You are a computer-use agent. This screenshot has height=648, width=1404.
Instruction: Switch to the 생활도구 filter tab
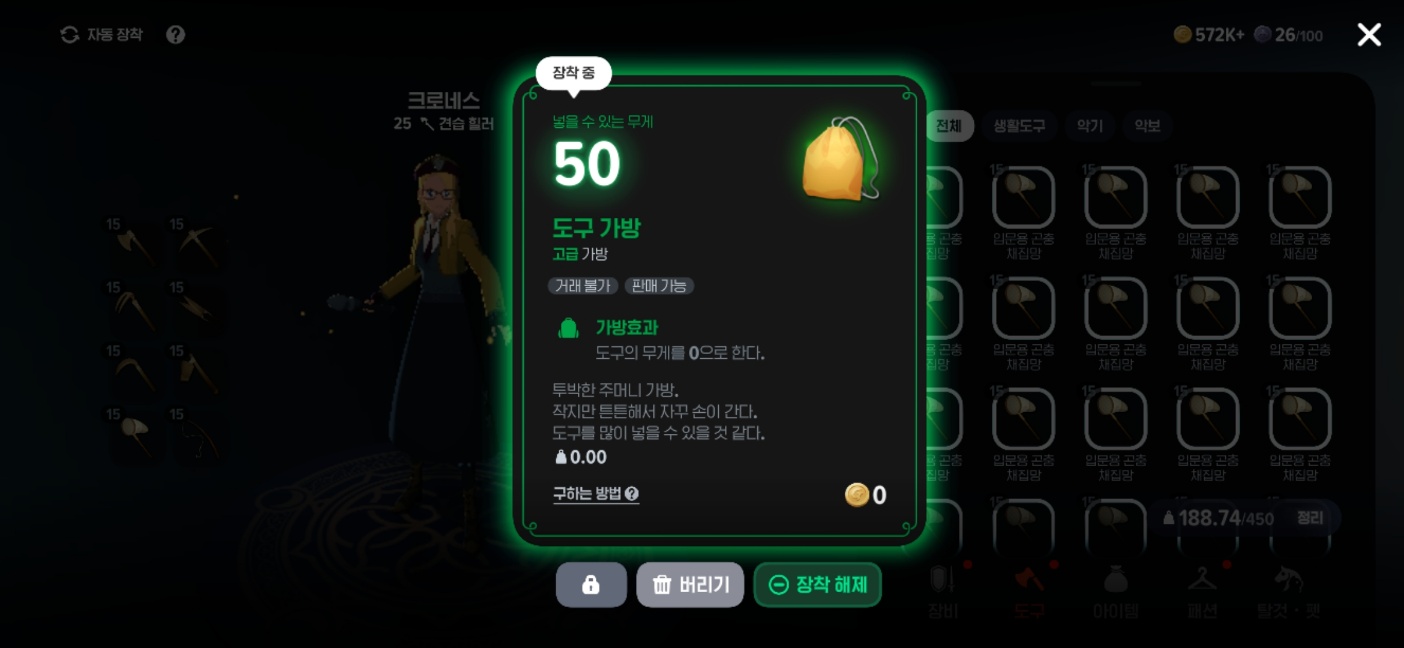click(1019, 126)
